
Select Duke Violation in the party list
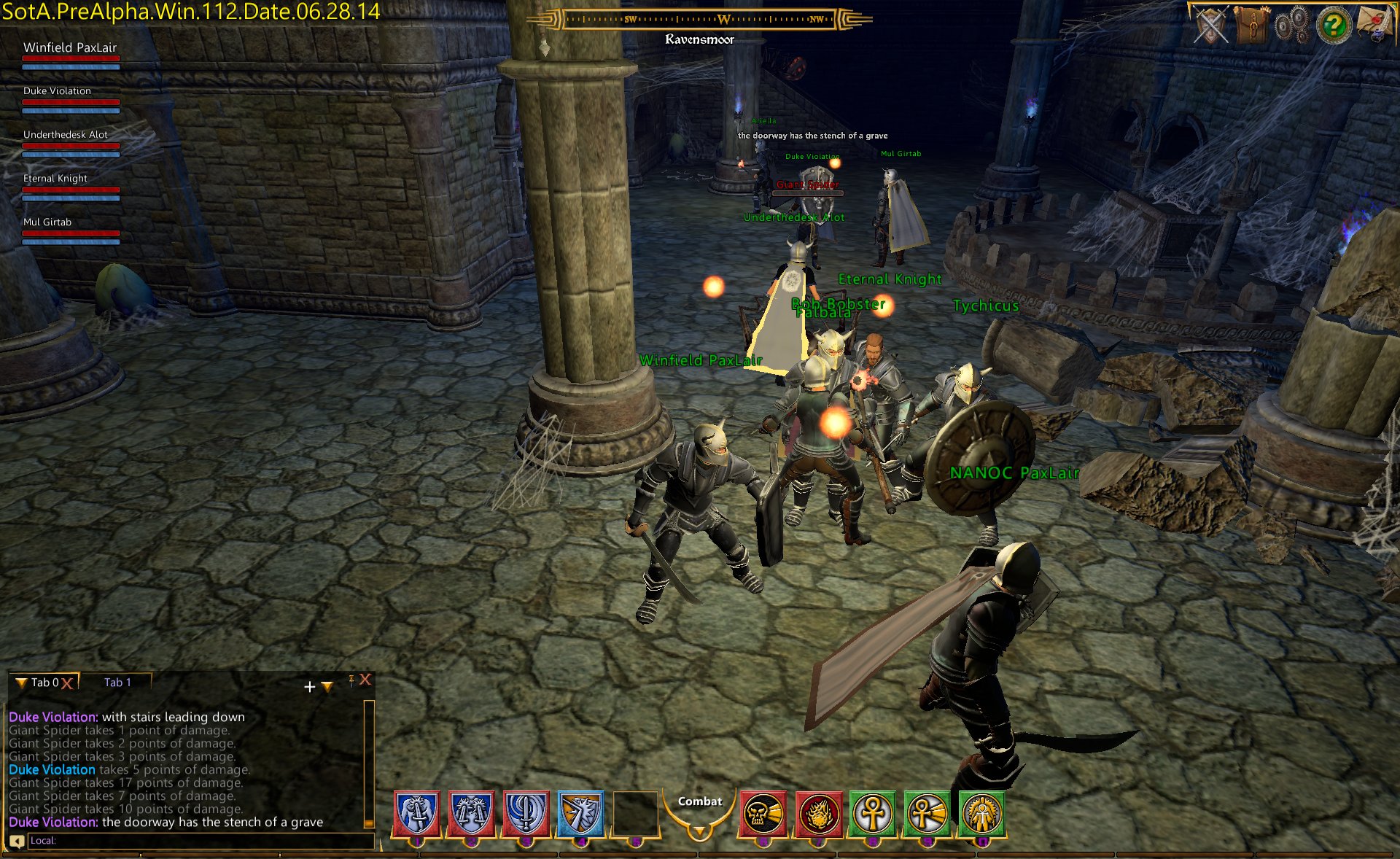pos(58,91)
